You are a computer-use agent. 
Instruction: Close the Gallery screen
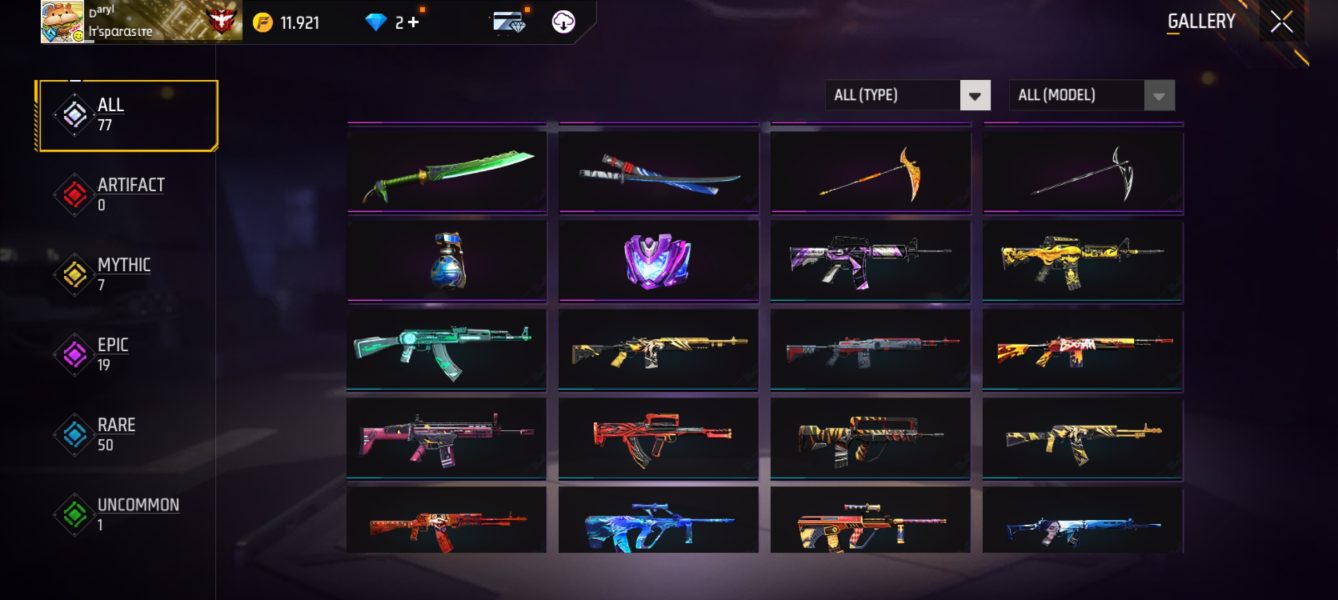coord(1281,22)
